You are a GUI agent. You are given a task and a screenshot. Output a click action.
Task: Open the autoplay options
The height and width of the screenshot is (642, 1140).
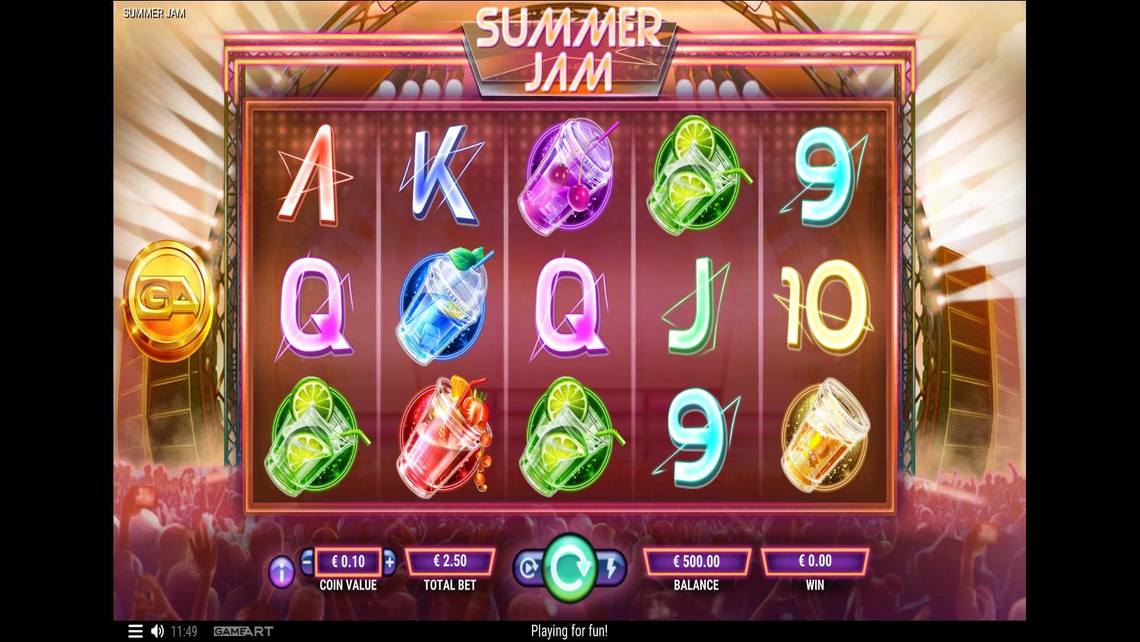tap(526, 569)
